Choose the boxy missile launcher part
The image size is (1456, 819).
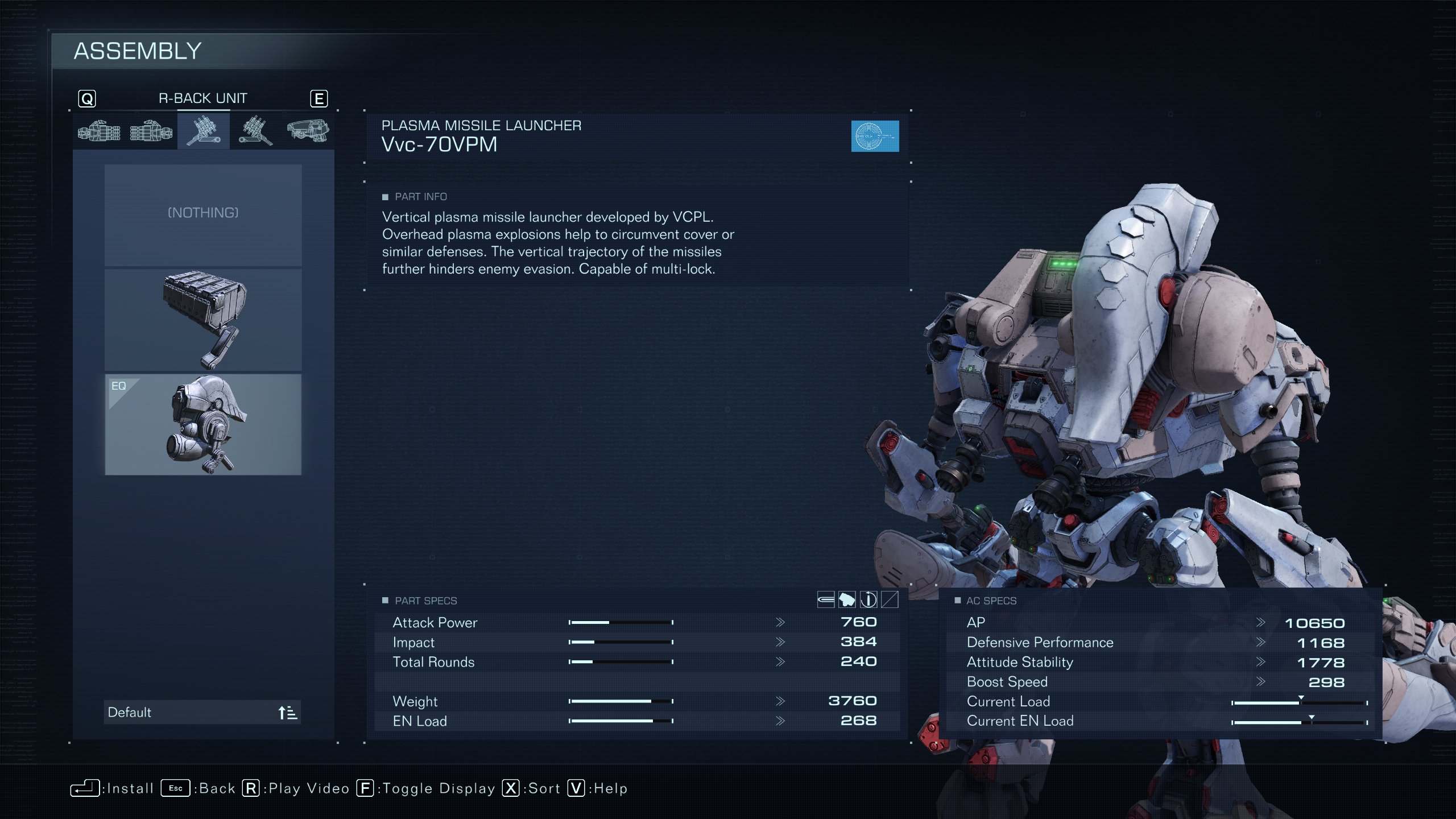pos(203,320)
